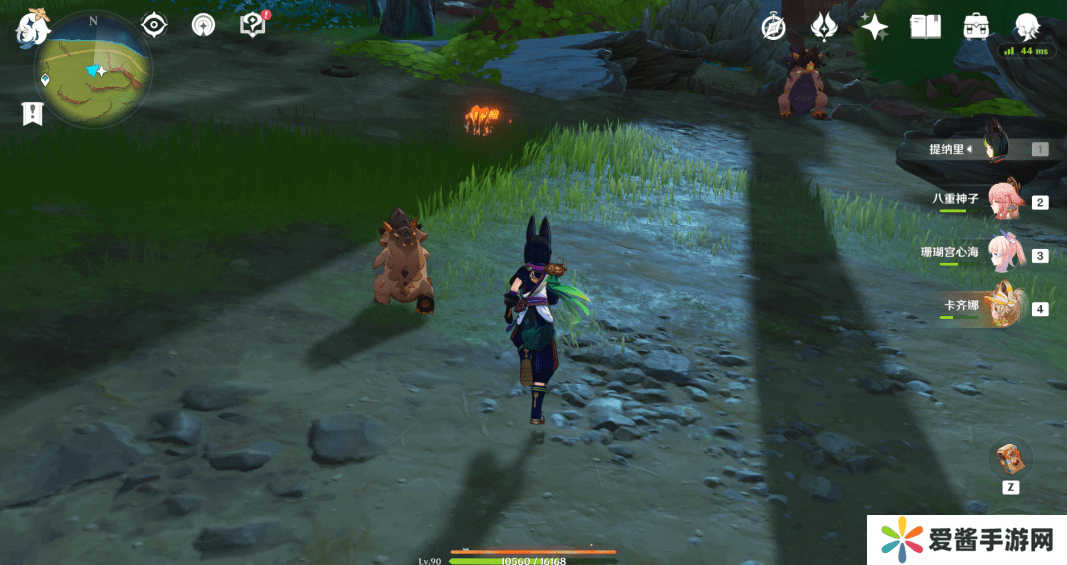
Task: Open the quest bookmark icon
Action: [32, 114]
